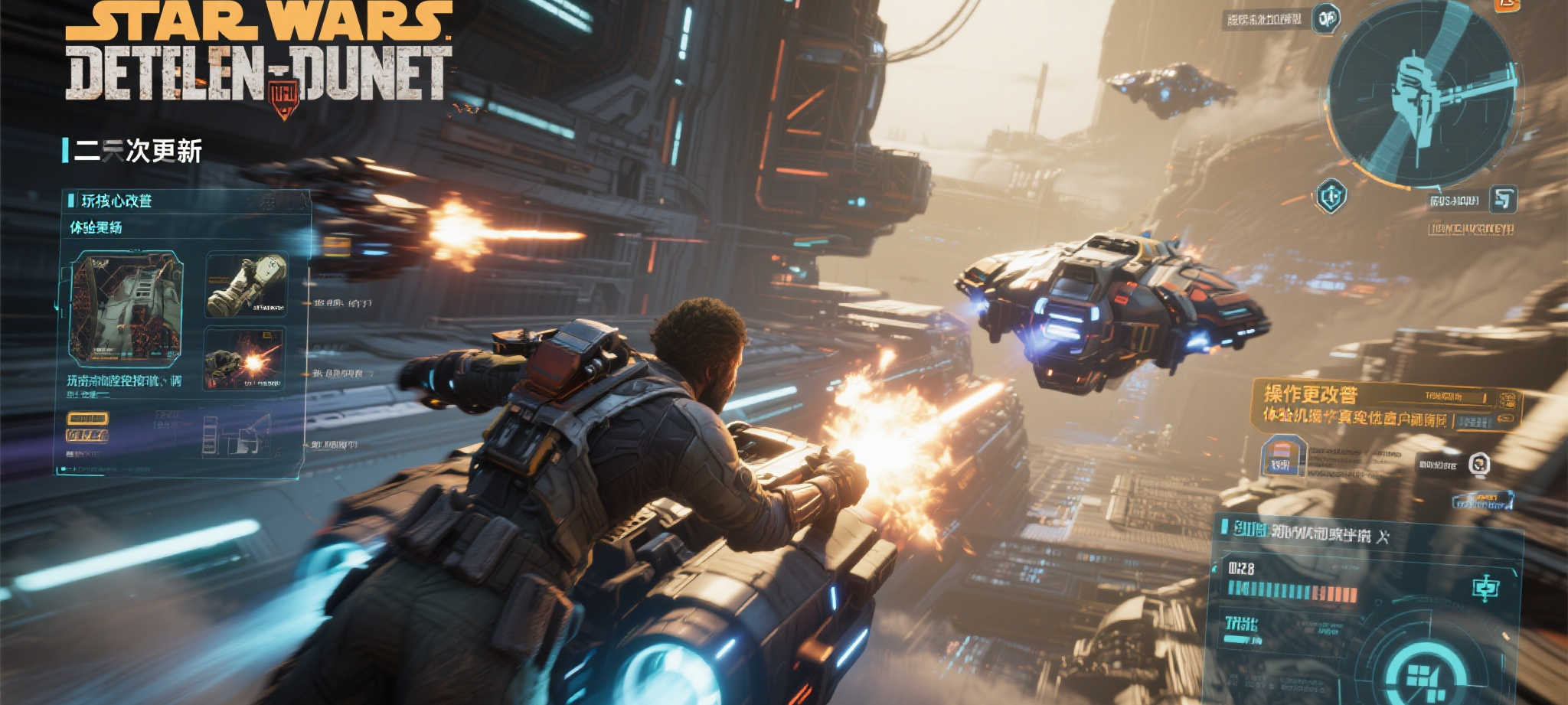Select the 二次更新 heading

coord(138,152)
